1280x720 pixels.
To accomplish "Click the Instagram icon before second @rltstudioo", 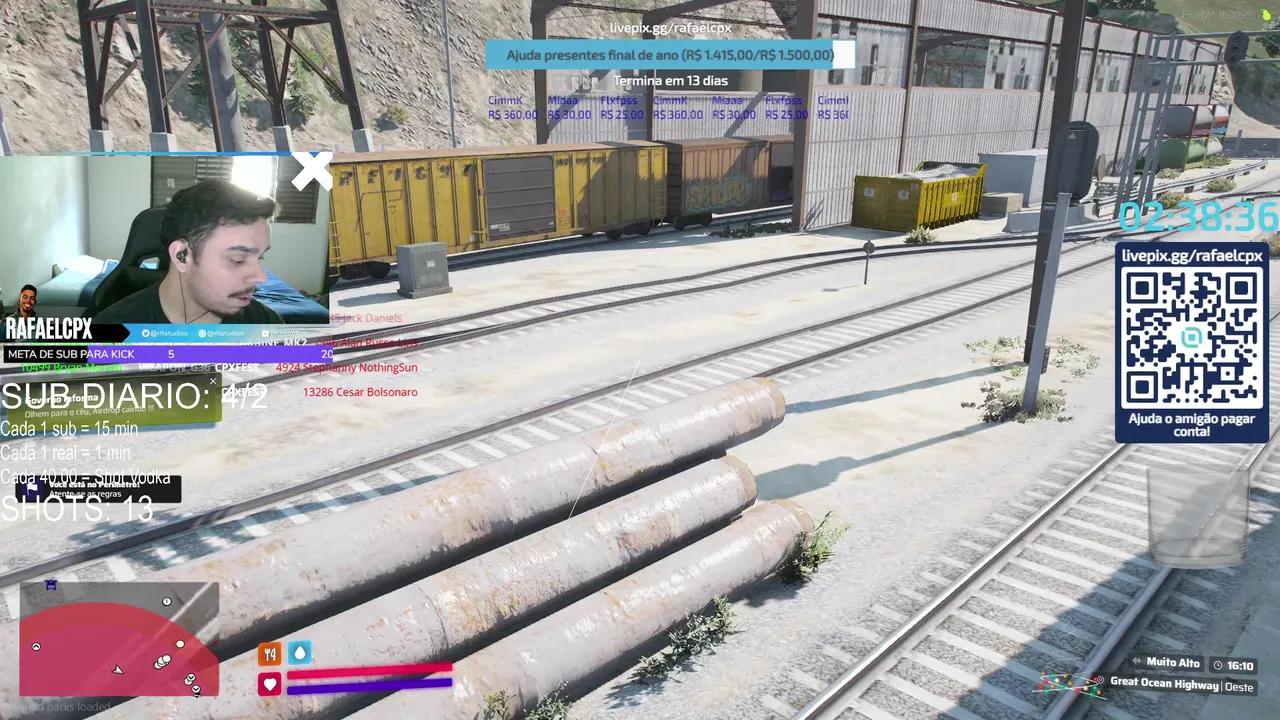I will tap(201, 333).
